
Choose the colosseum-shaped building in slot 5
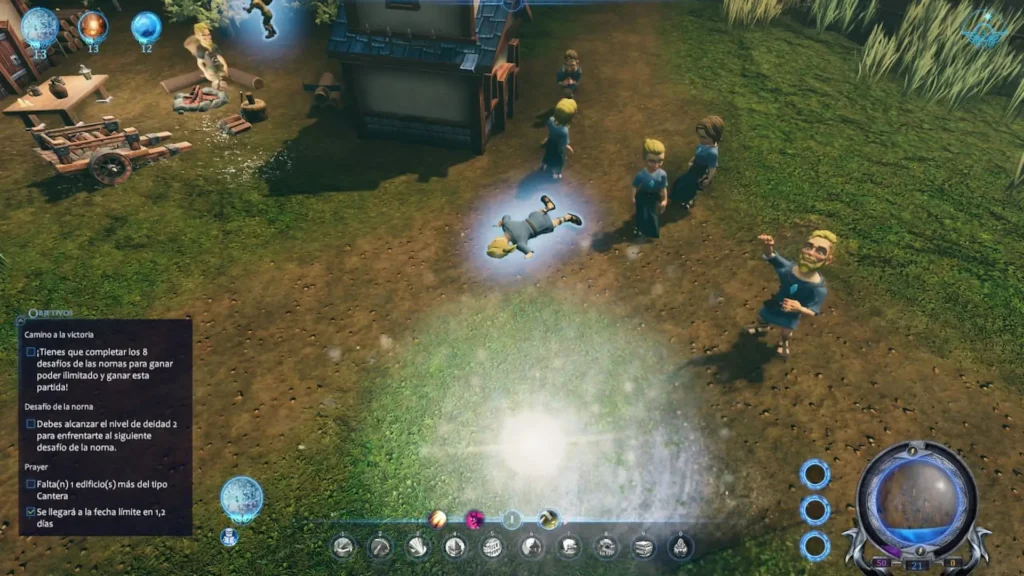pyautogui.click(x=493, y=546)
